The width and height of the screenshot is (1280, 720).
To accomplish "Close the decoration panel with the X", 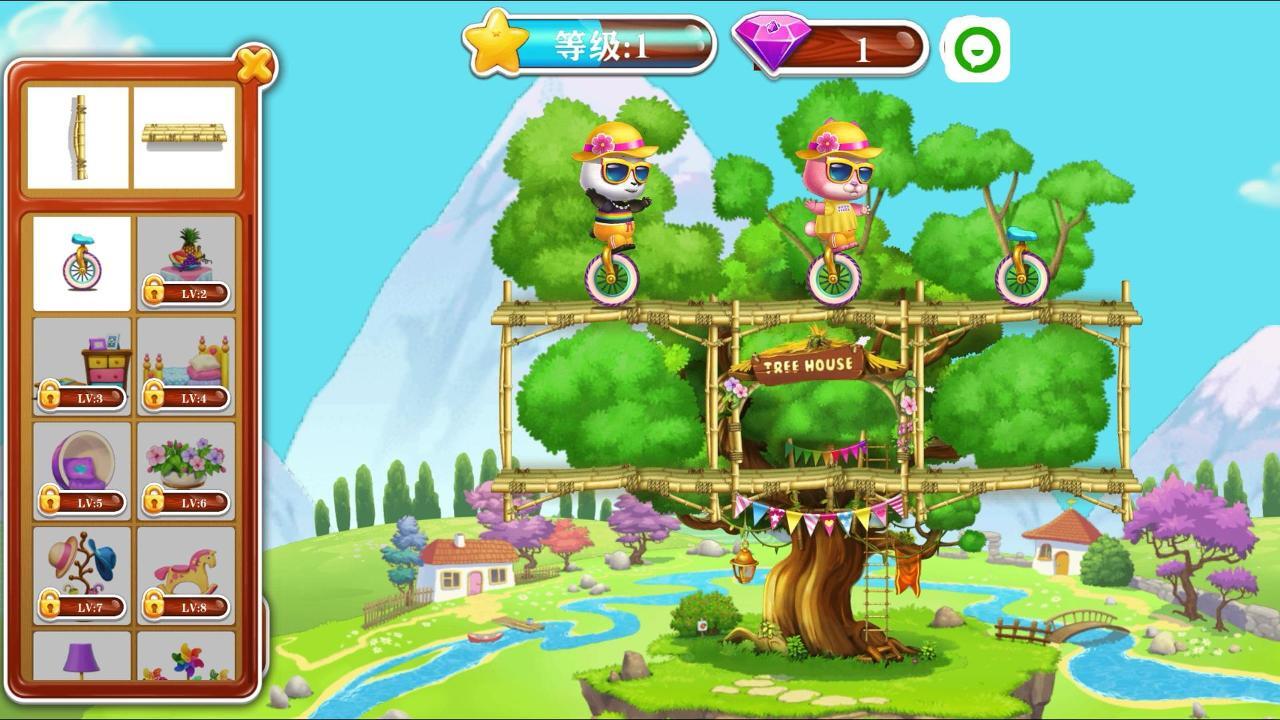I will [256, 66].
